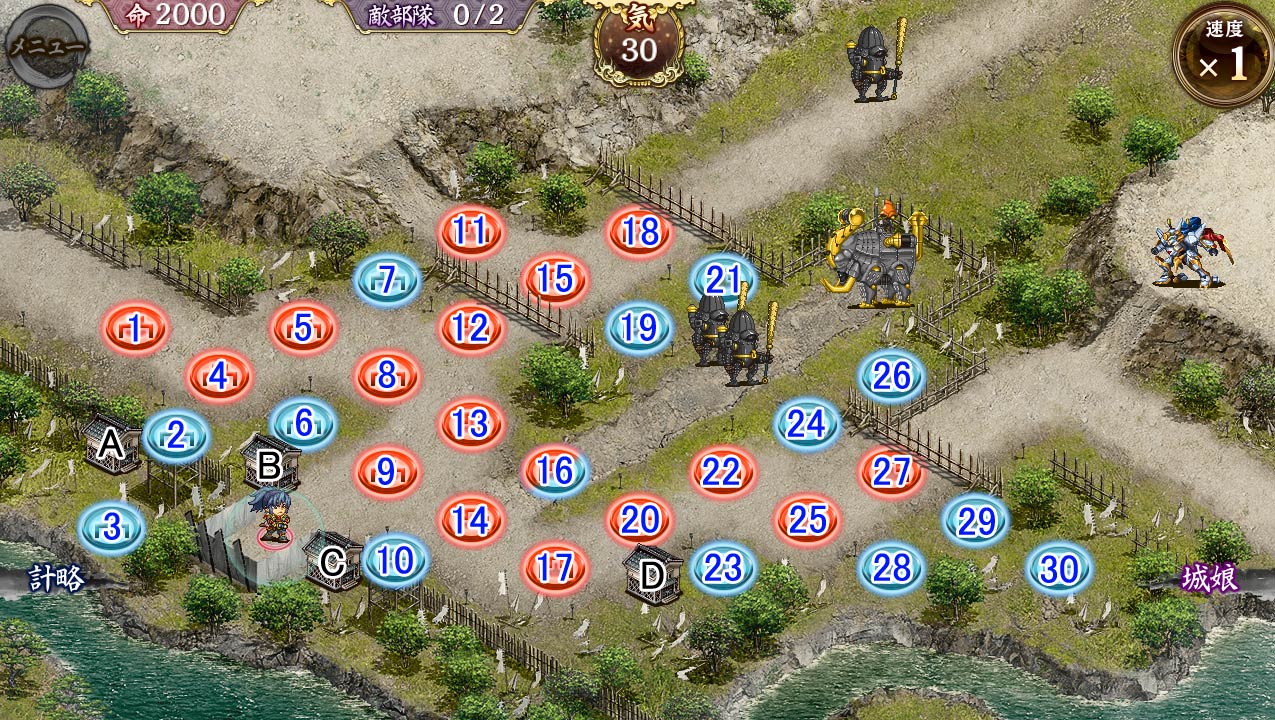Image resolution: width=1275 pixels, height=720 pixels.
Task: Select blue placement tile 24
Action: [x=806, y=424]
